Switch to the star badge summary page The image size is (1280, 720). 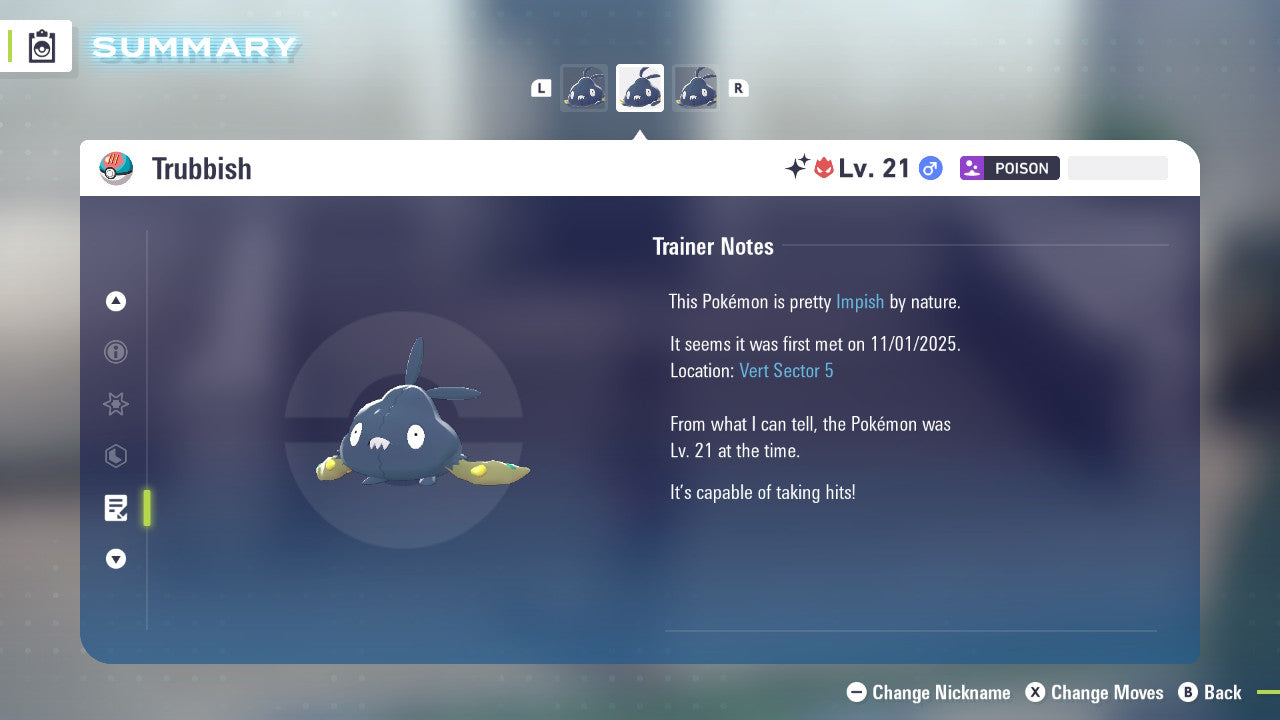click(x=116, y=404)
